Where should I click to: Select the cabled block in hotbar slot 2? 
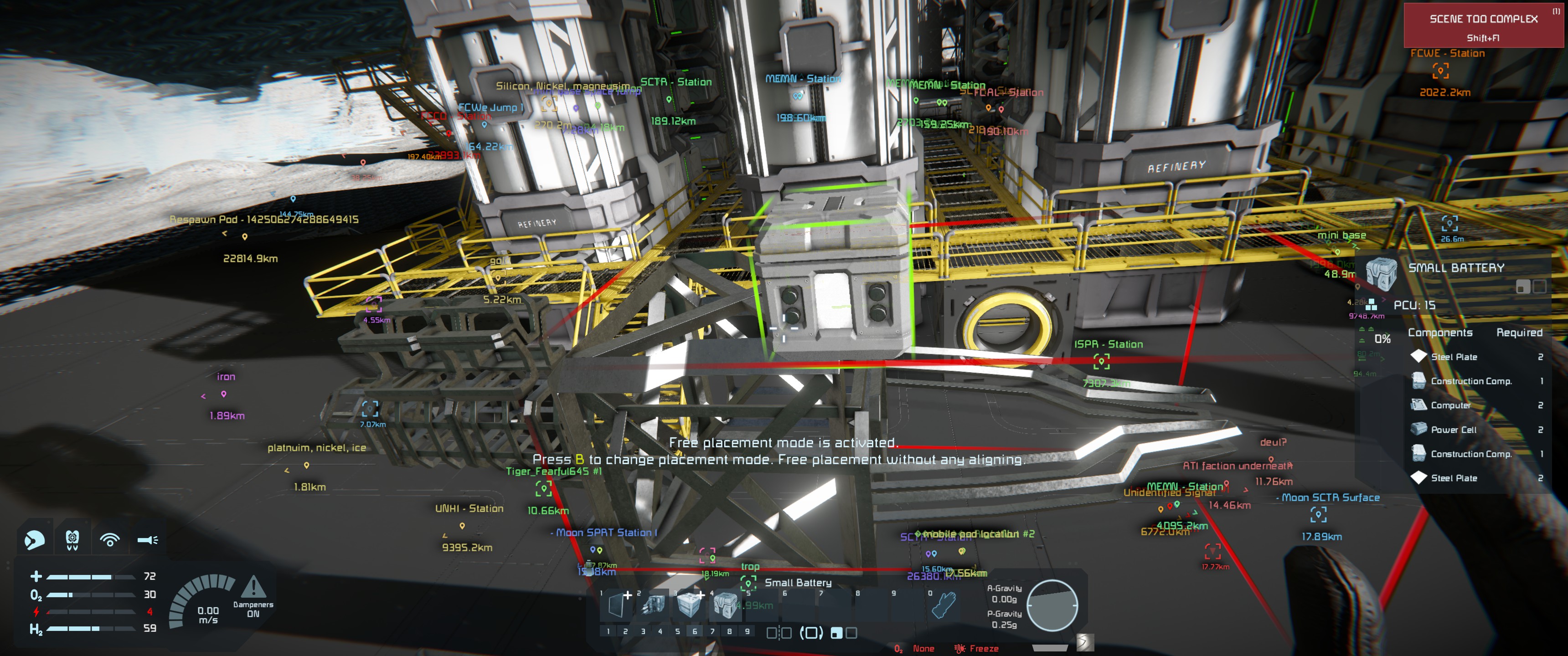pos(653,606)
